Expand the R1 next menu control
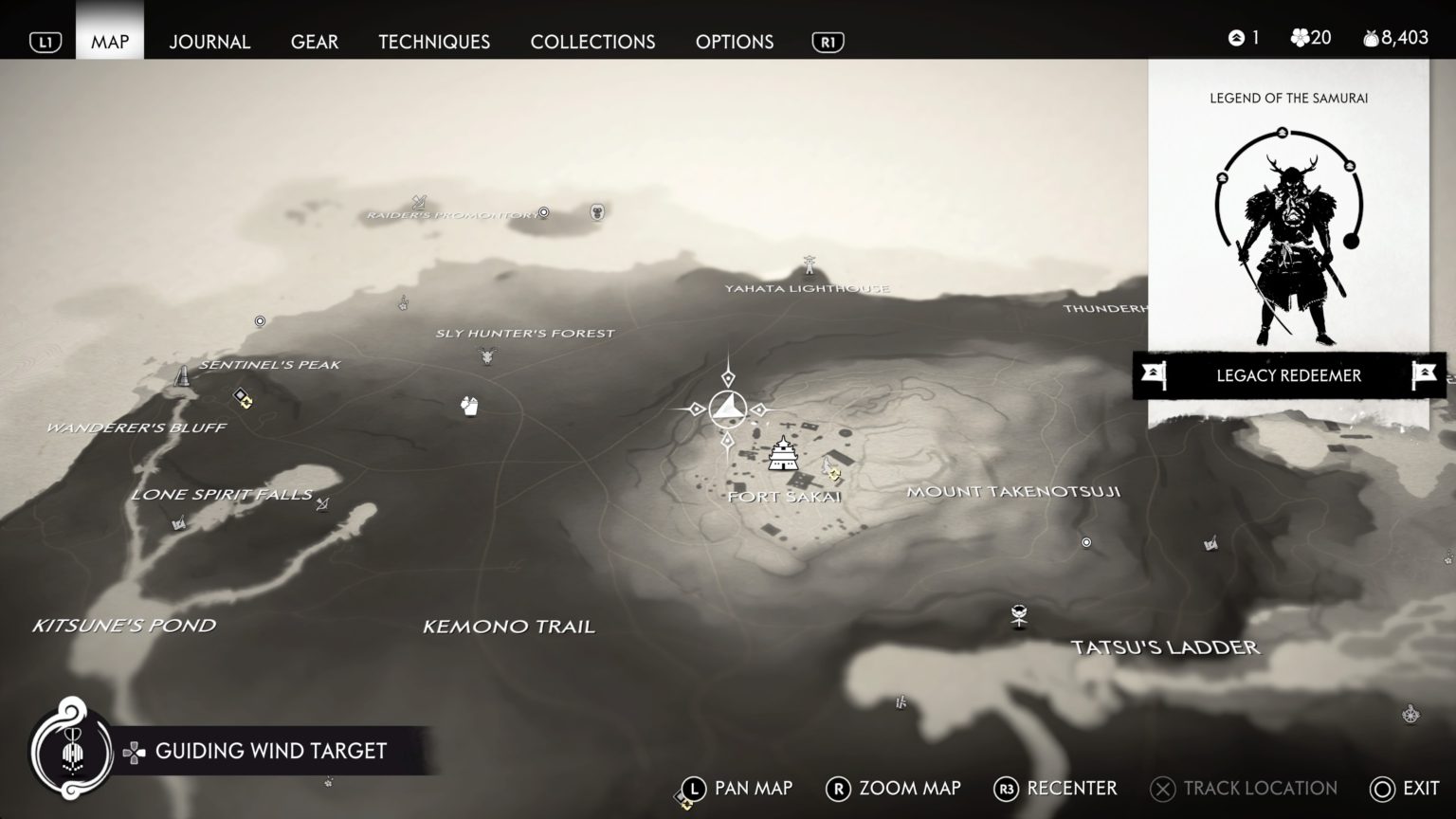 click(827, 41)
